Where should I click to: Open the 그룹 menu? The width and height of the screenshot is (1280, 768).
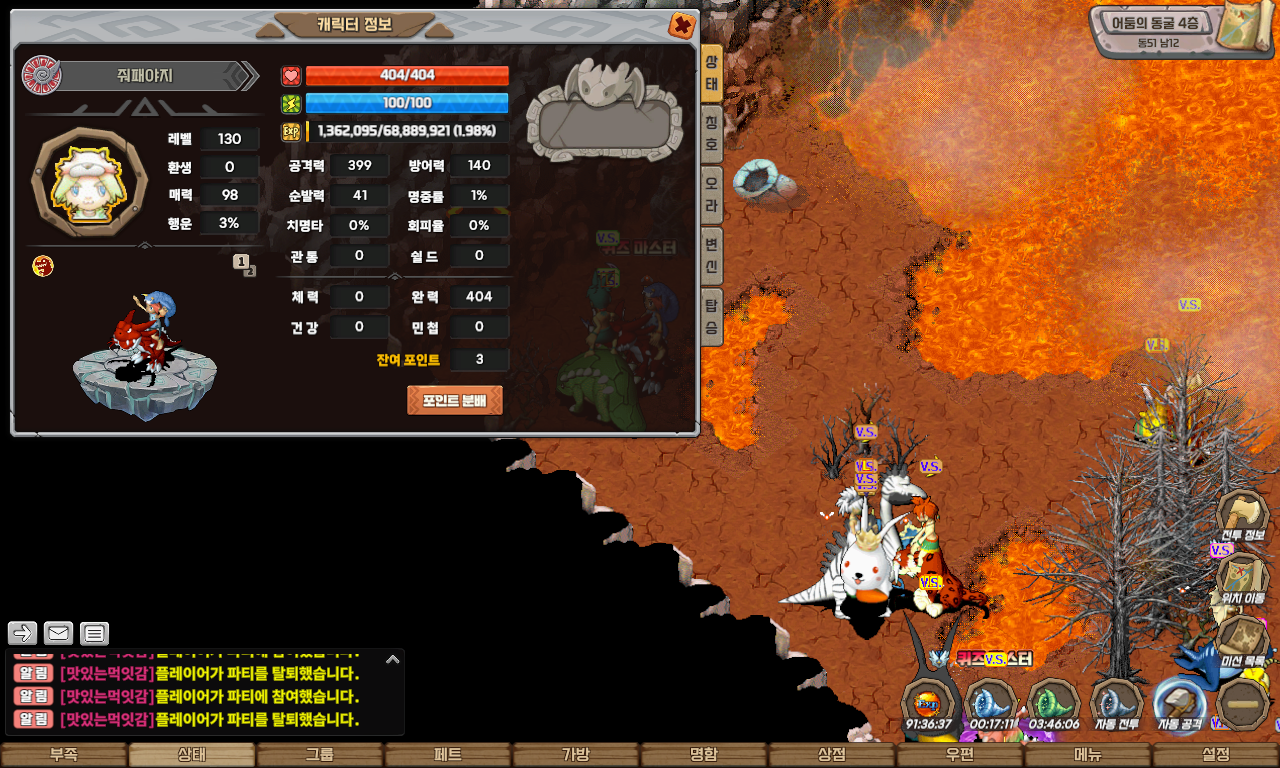320,755
